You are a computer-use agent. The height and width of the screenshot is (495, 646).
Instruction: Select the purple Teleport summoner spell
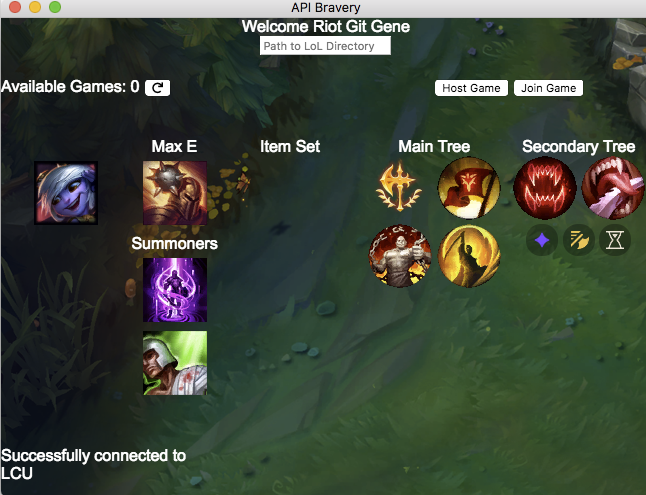tap(174, 290)
